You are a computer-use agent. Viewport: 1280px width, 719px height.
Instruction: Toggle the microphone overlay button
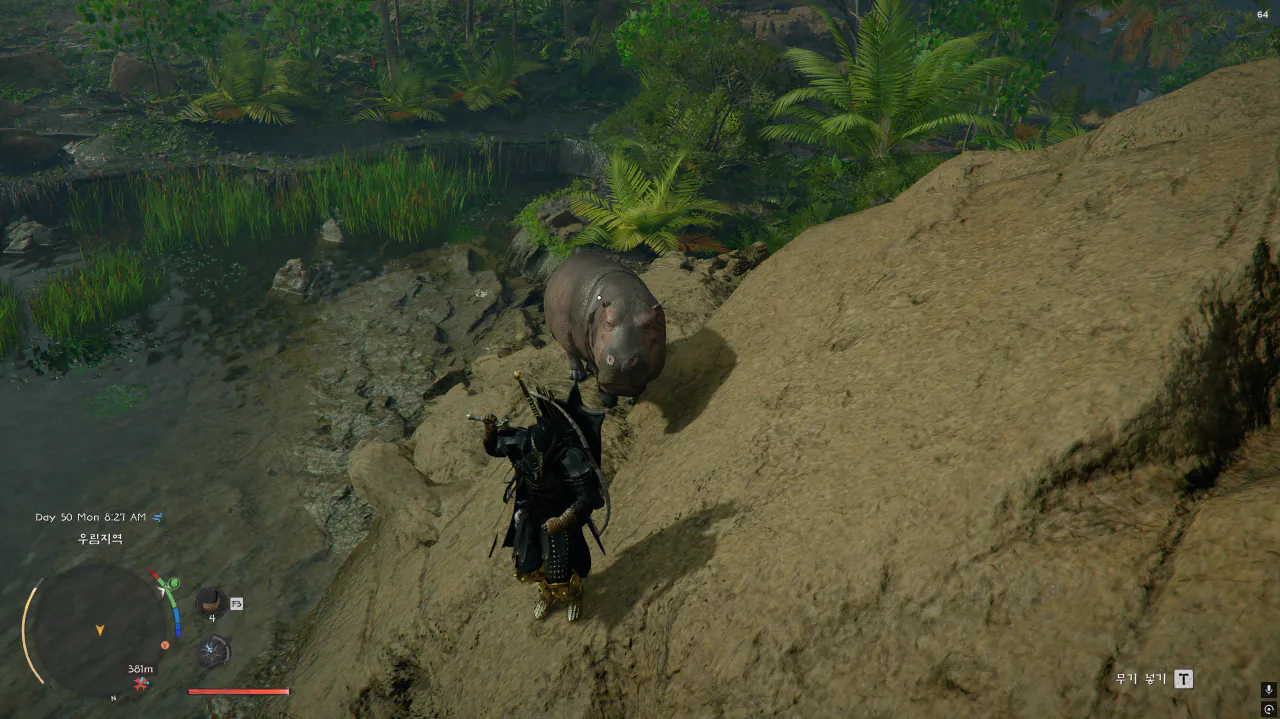pos(1268,690)
